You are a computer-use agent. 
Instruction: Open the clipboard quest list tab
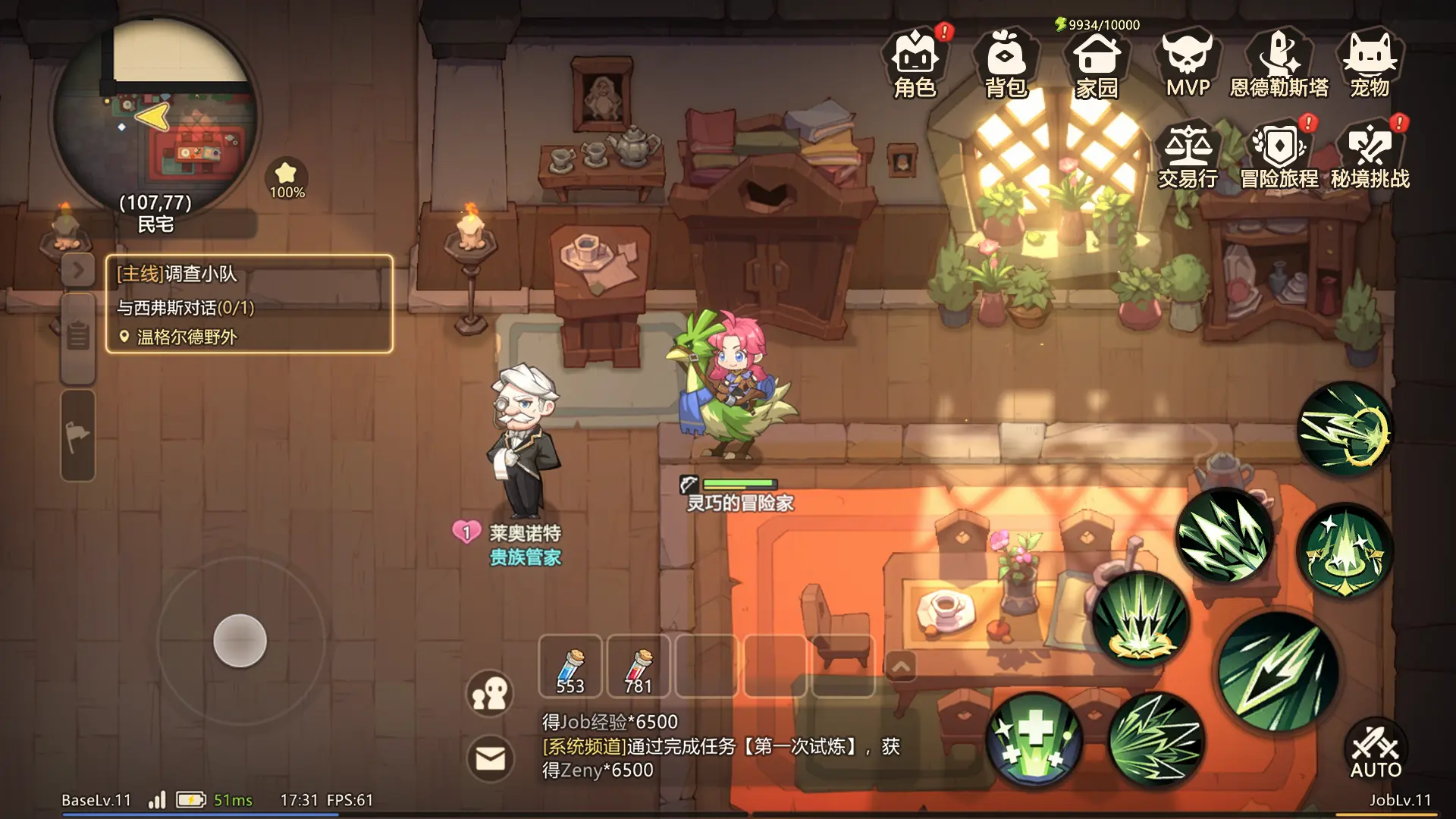78,335
